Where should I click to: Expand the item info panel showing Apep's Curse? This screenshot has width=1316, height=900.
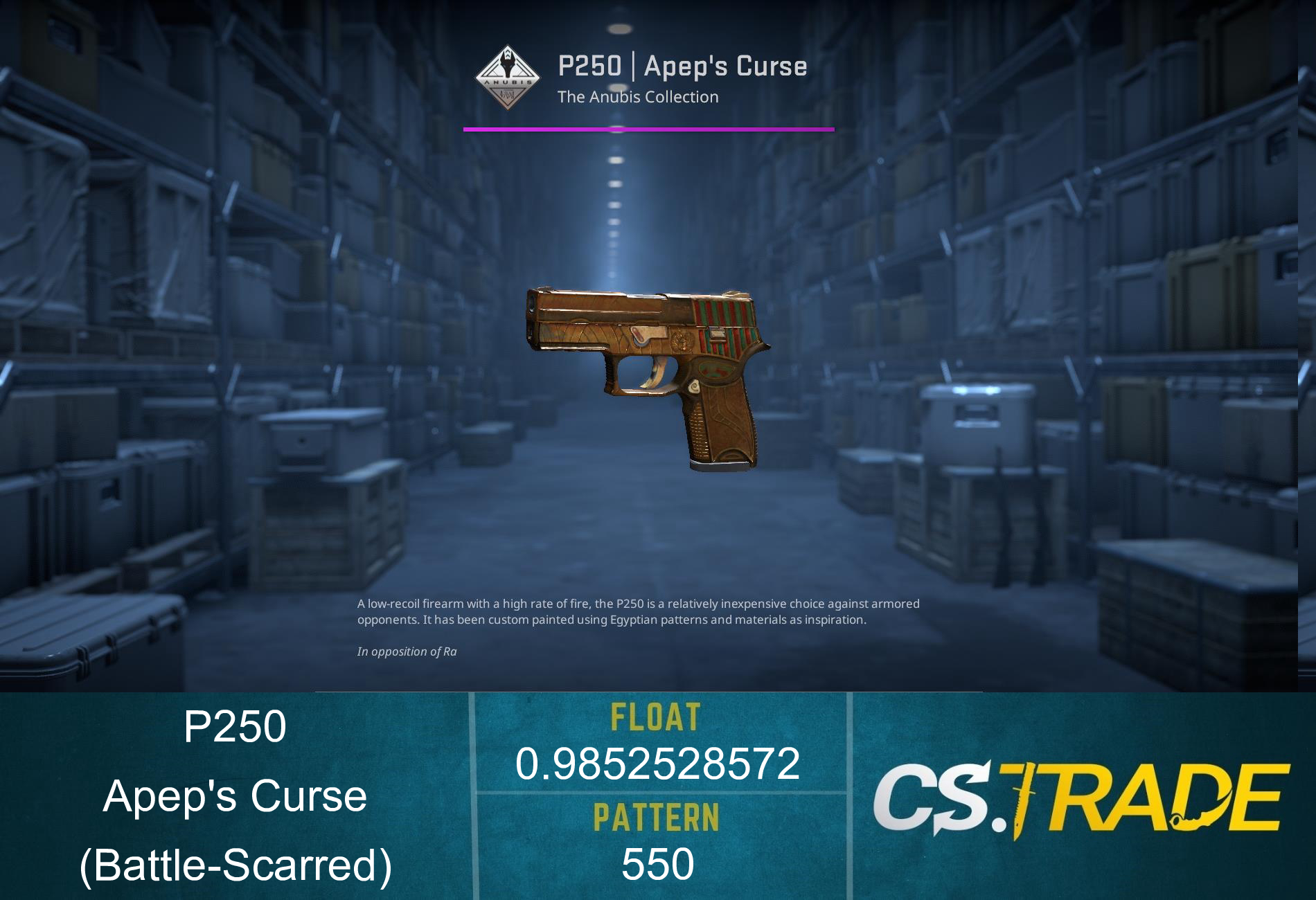pyautogui.click(x=235, y=796)
